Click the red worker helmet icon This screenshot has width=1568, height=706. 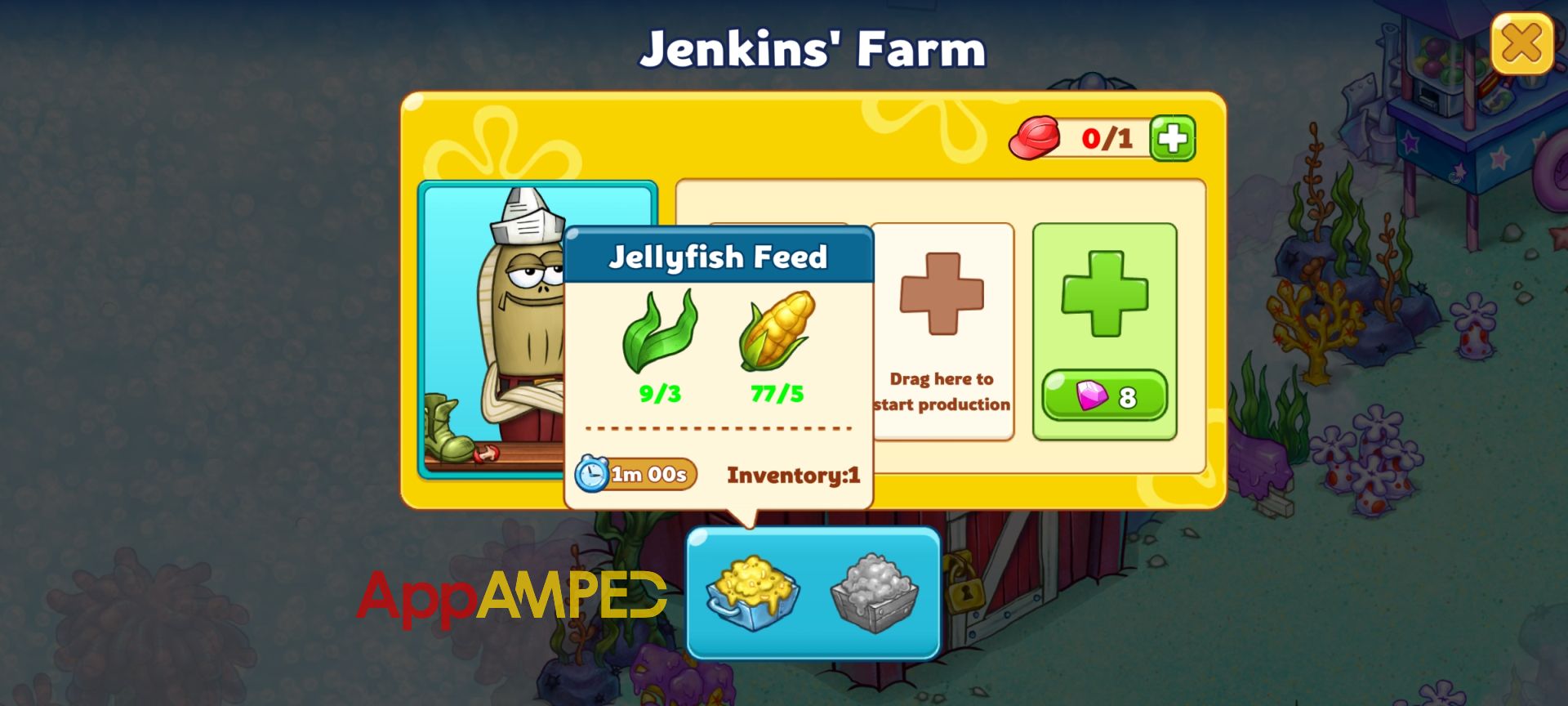tap(1036, 138)
